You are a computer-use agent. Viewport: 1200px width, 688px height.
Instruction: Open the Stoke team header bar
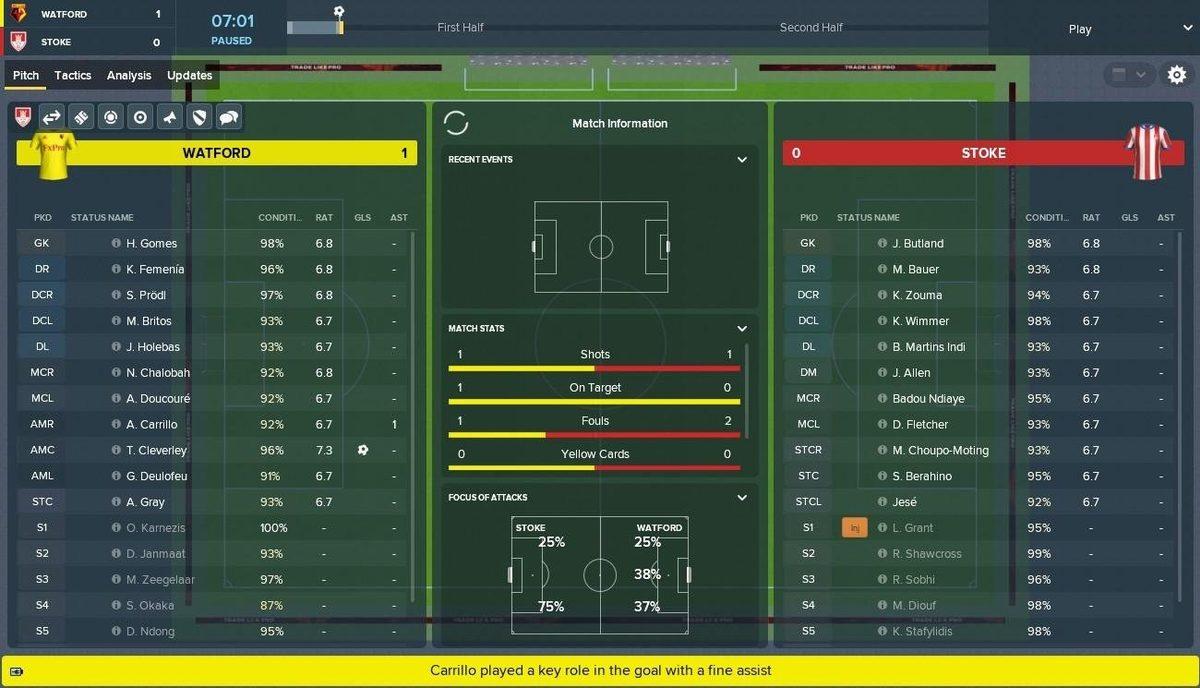[983, 153]
